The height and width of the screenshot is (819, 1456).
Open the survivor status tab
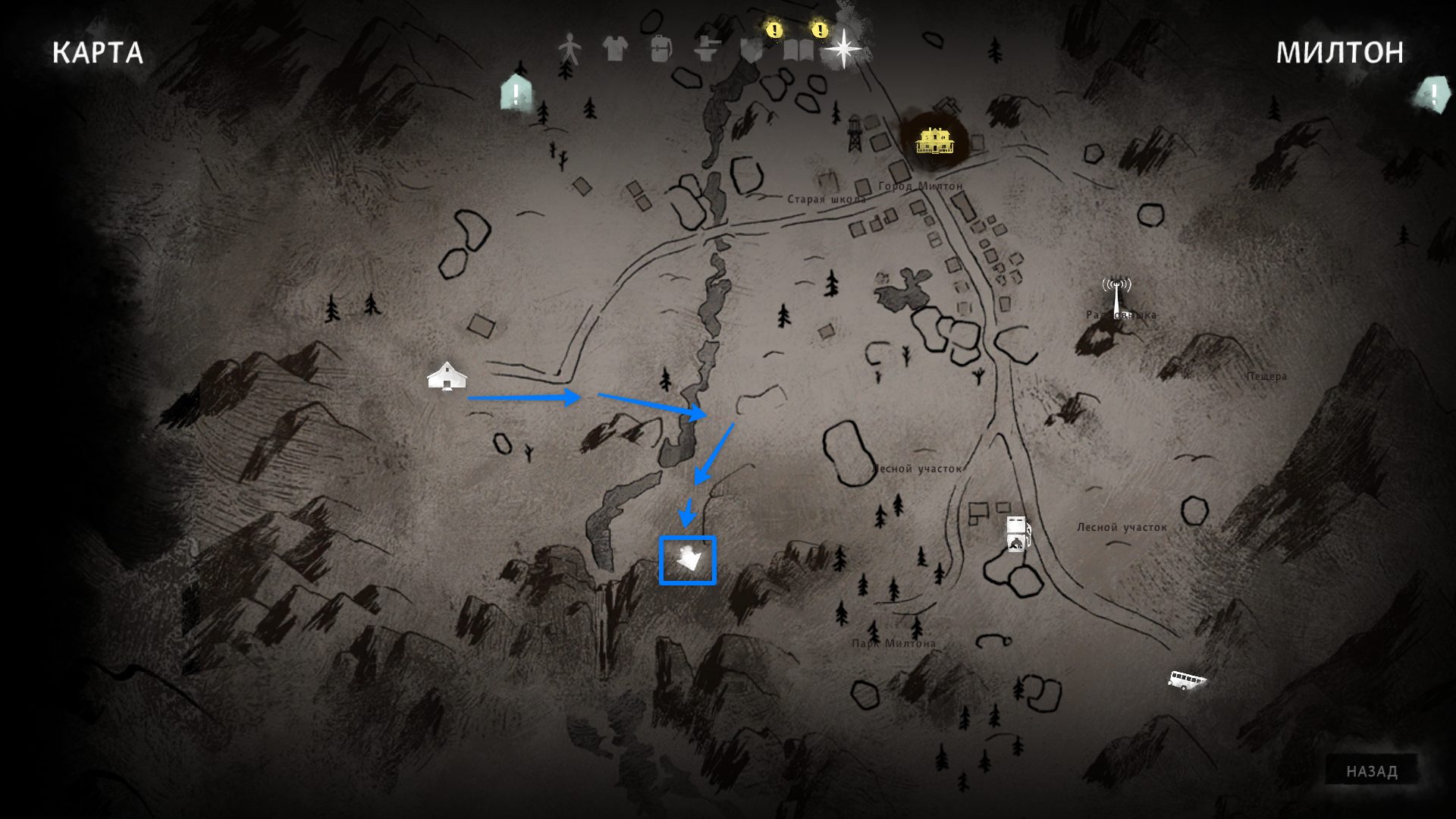[x=570, y=49]
